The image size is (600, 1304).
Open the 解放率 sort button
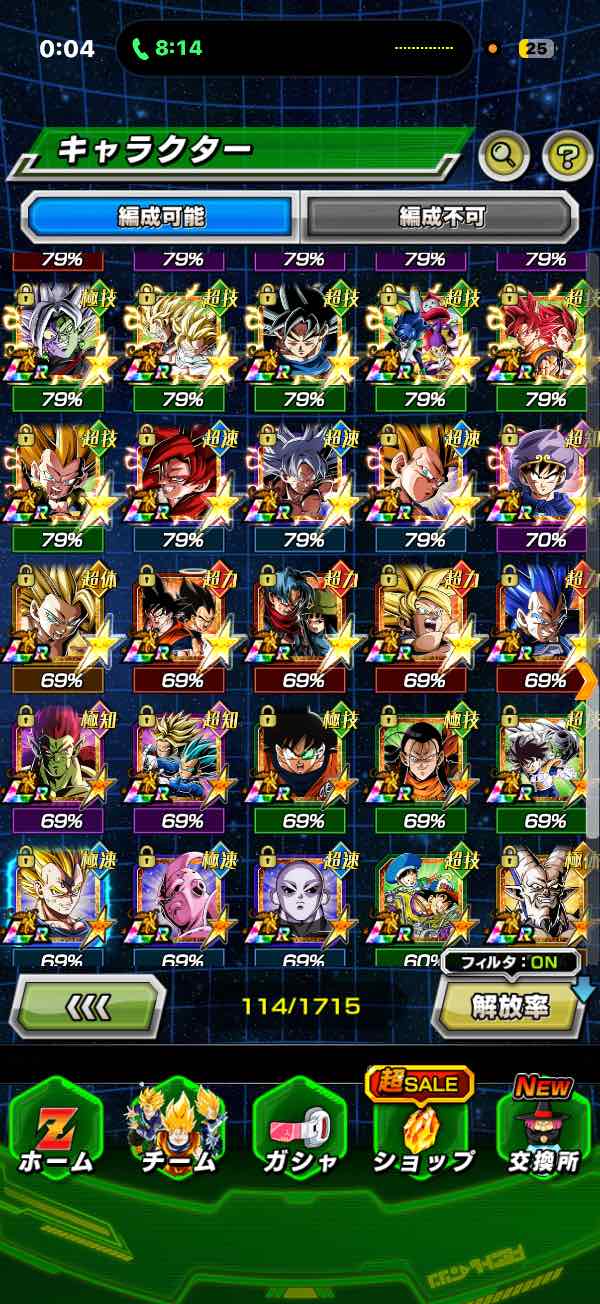click(x=510, y=1005)
